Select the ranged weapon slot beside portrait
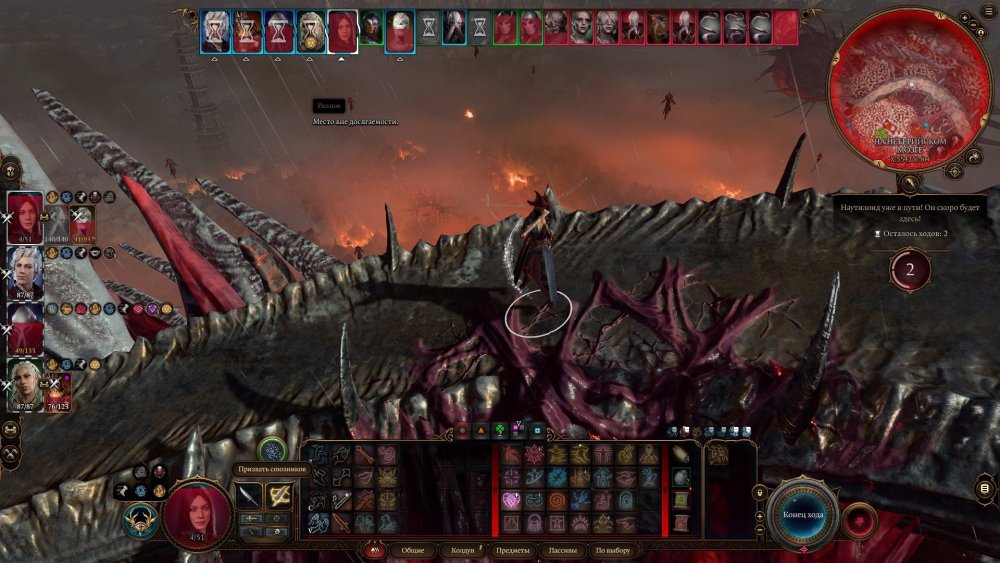The height and width of the screenshot is (563, 1000). 279,495
